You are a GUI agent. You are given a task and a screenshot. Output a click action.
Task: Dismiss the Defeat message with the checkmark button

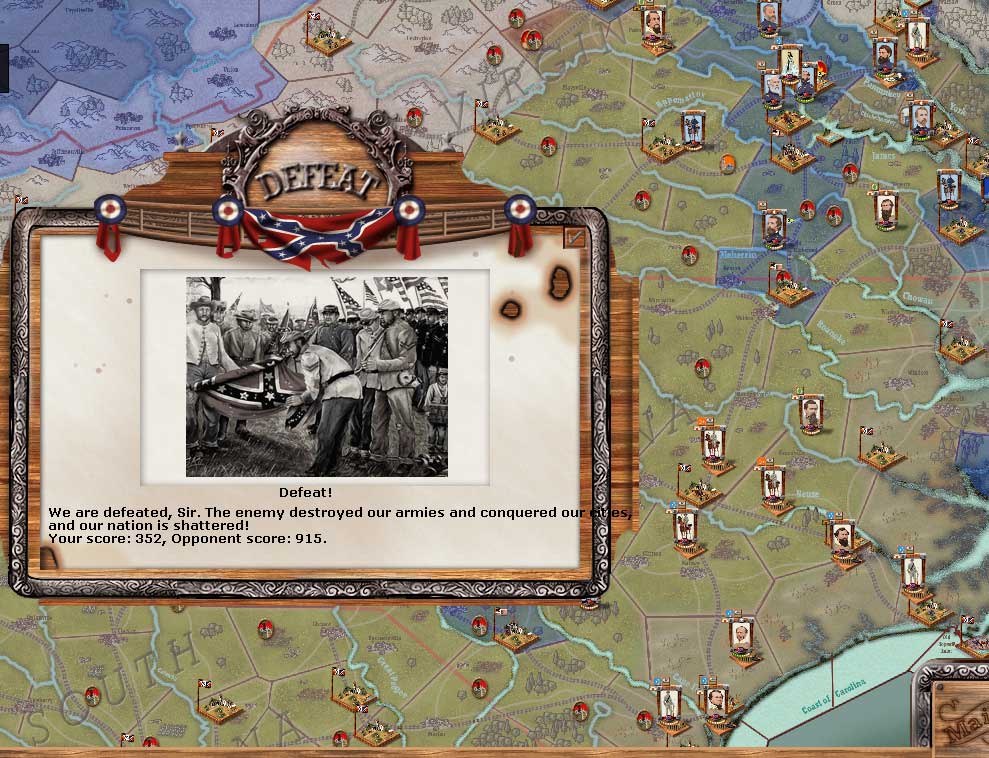point(574,237)
